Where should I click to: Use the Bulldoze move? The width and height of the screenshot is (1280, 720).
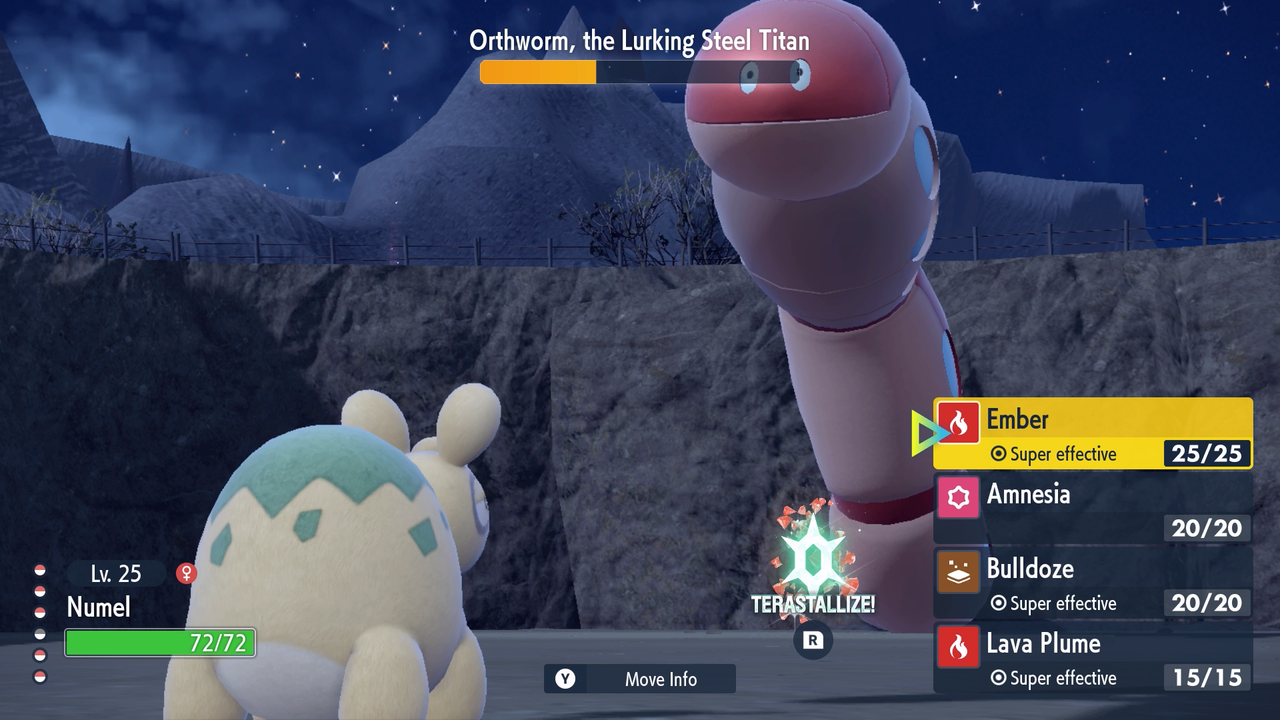(x=1092, y=583)
